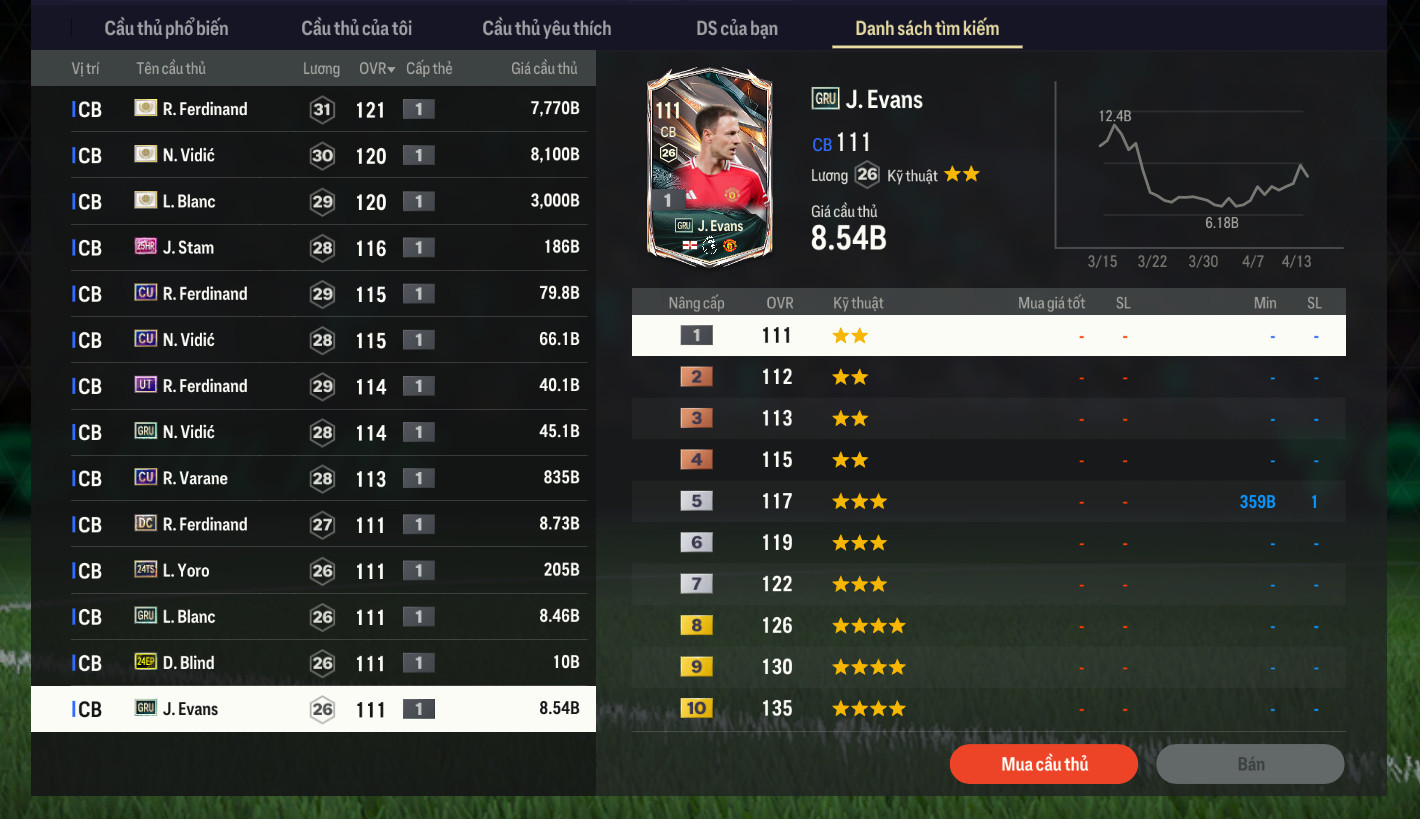Show the DS của bạn tab
The height and width of the screenshot is (819, 1420).
pyautogui.click(x=737, y=28)
